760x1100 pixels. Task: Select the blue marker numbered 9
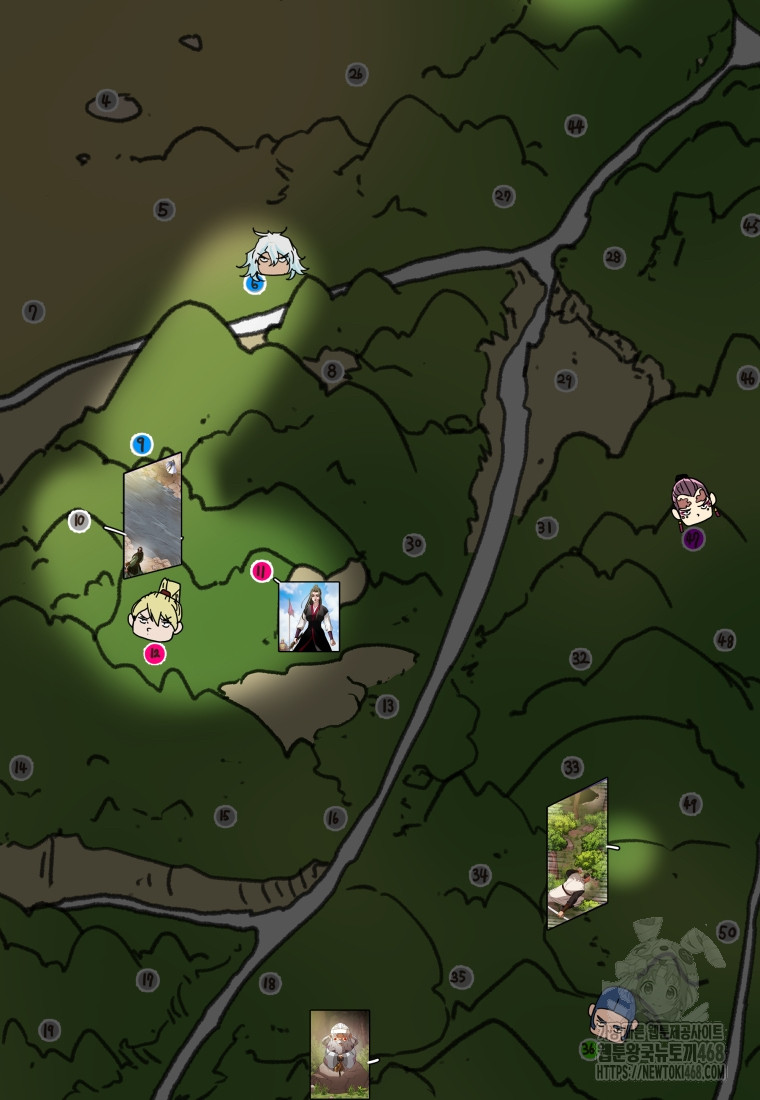pyautogui.click(x=142, y=444)
